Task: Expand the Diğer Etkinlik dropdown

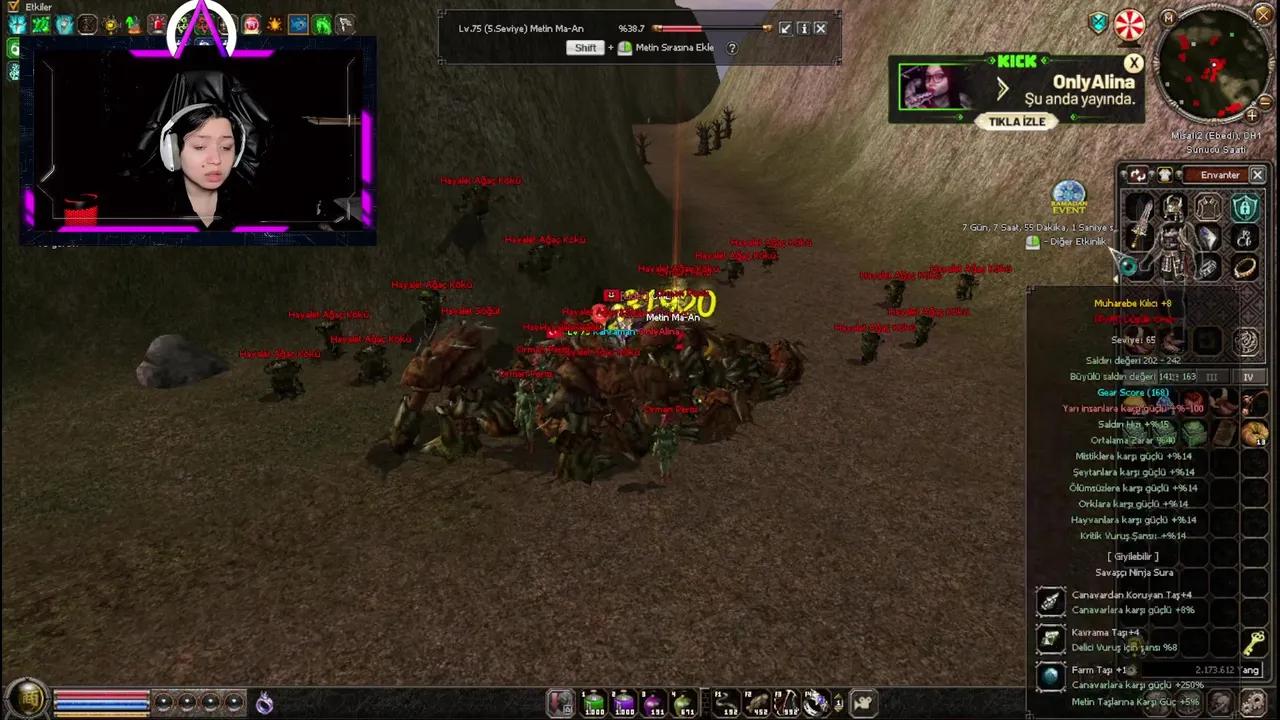Action: click(x=1076, y=242)
